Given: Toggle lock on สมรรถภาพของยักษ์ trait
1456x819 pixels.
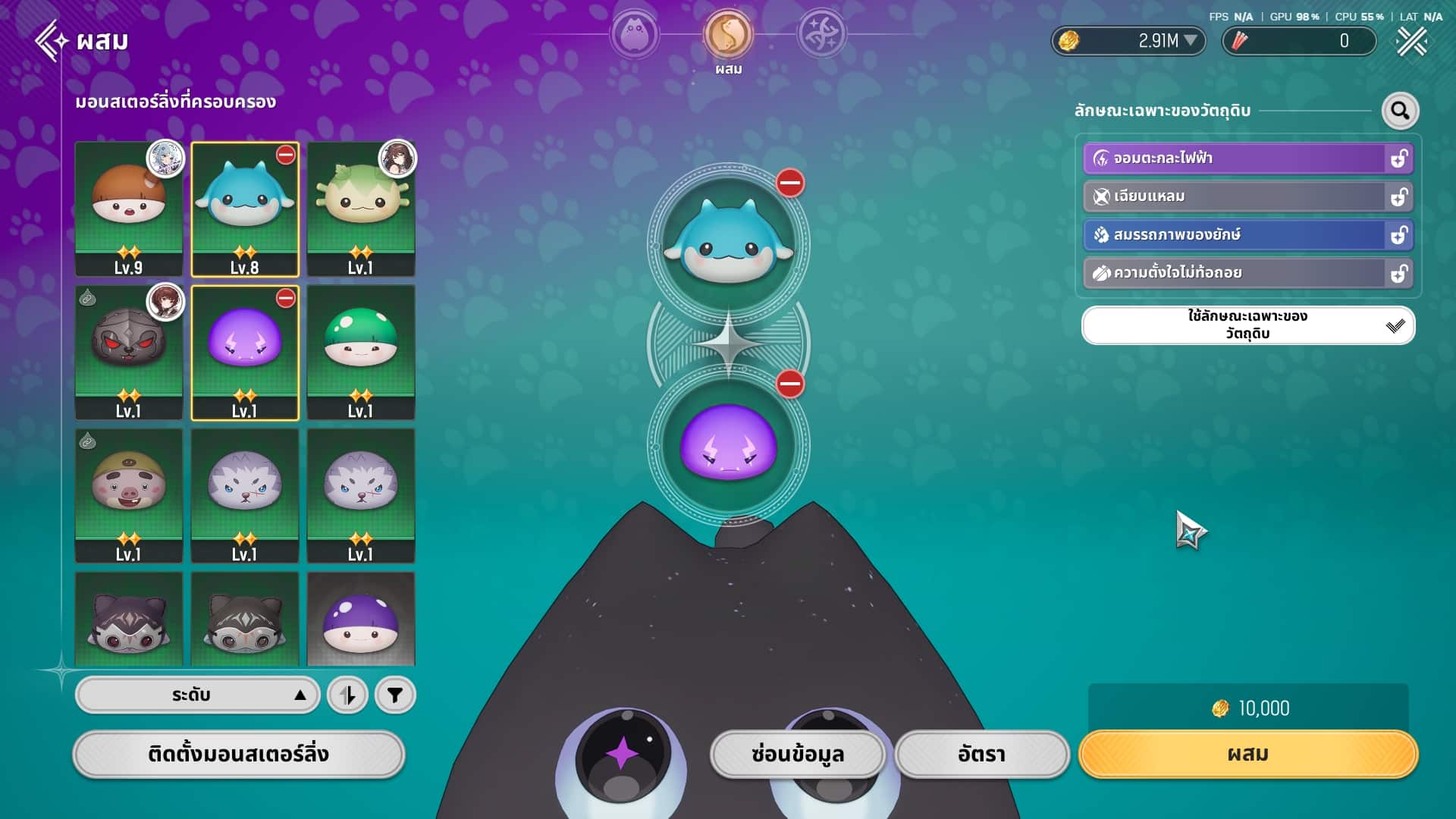Looking at the screenshot, I should point(1398,235).
